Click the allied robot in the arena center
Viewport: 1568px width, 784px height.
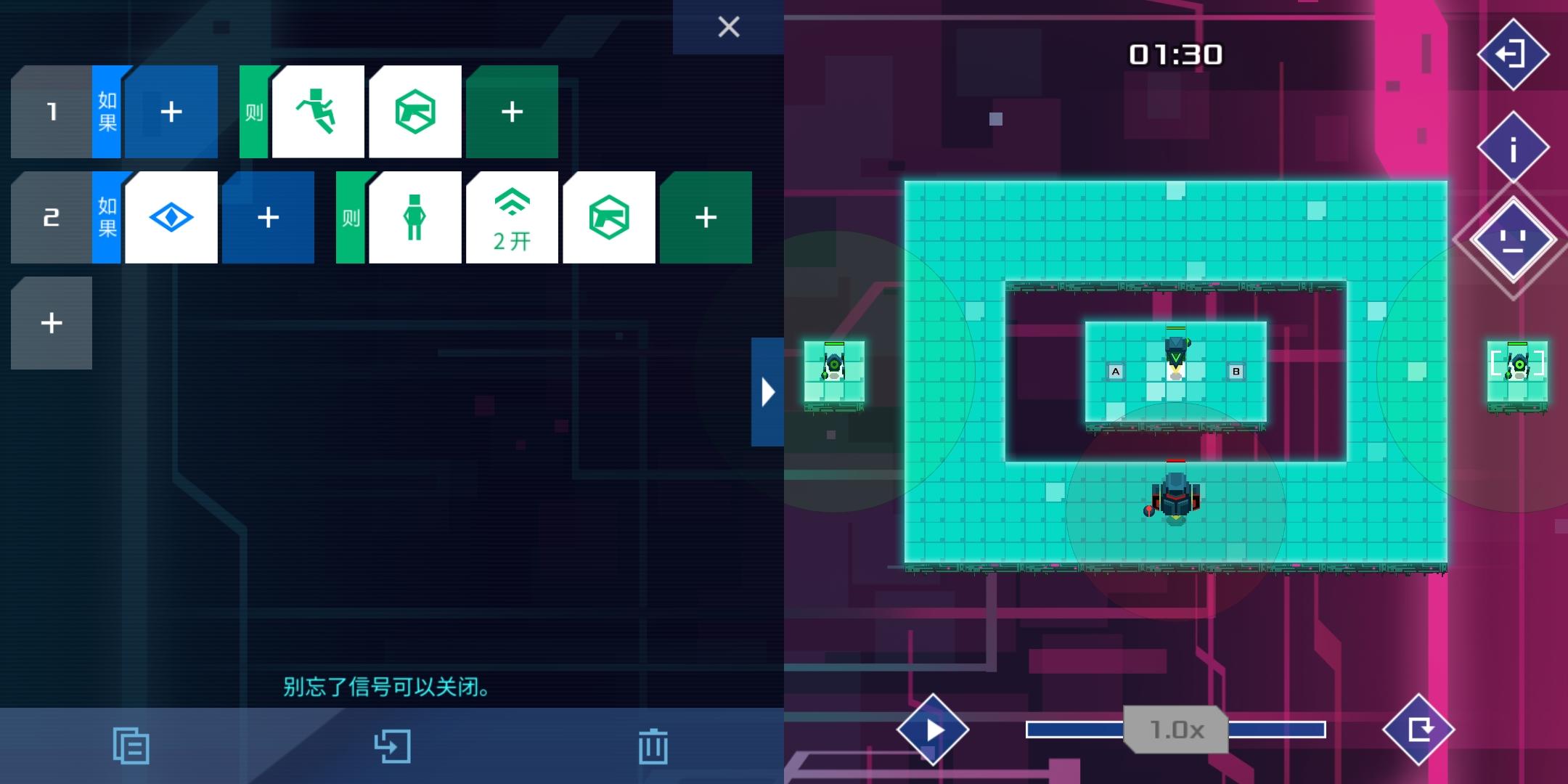(1176, 356)
